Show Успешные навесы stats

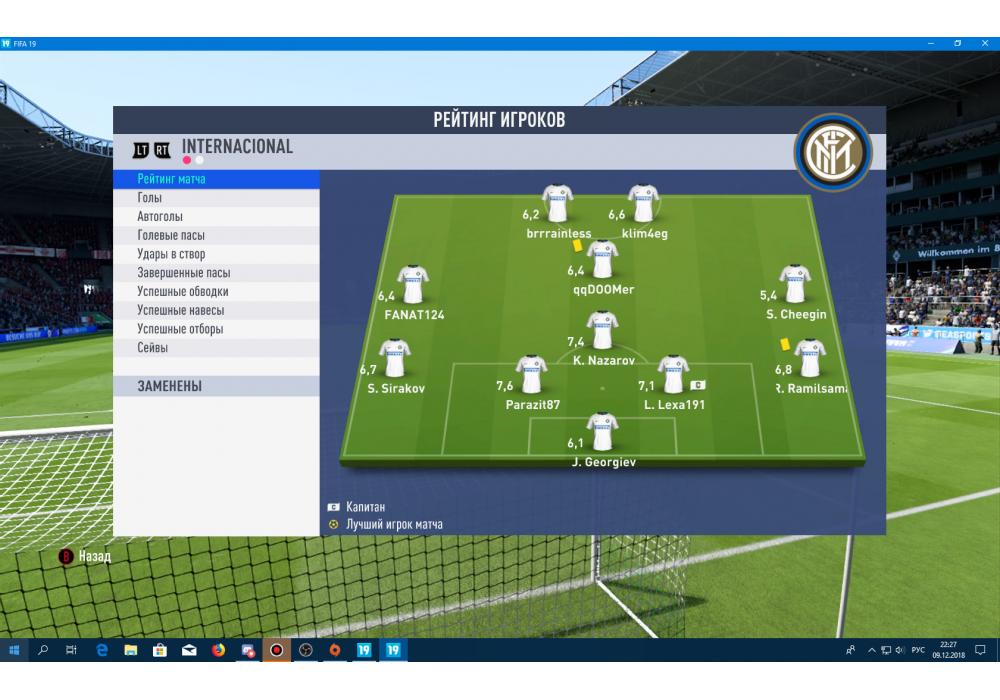click(180, 311)
